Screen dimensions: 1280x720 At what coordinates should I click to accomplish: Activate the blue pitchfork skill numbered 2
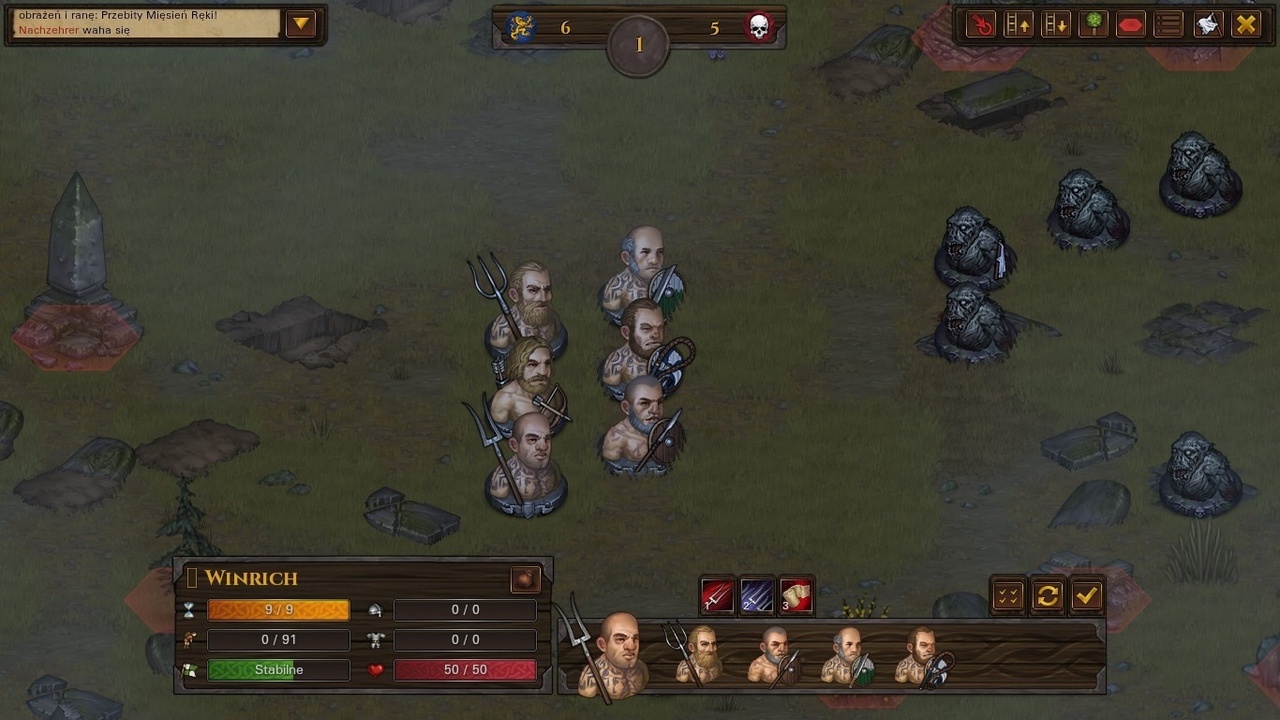tap(757, 596)
